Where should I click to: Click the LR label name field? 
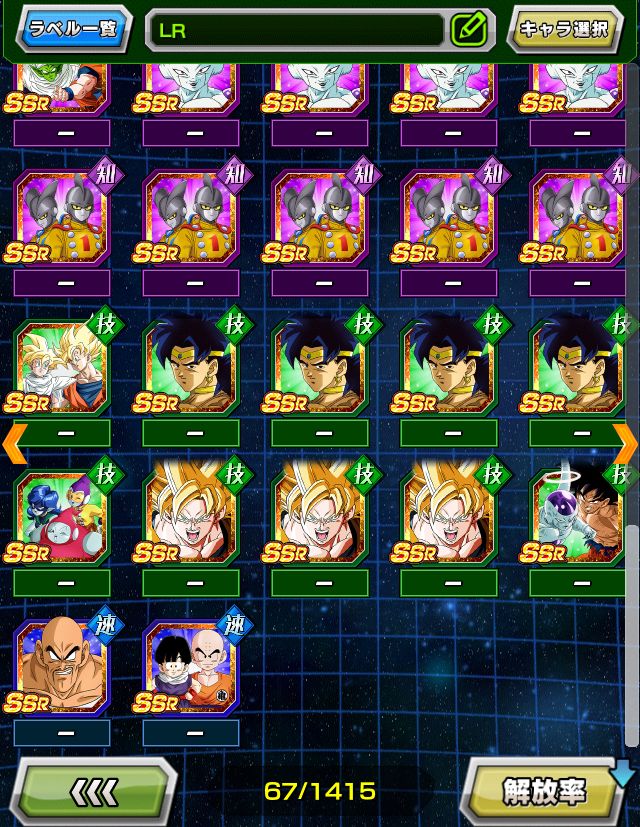(295, 30)
